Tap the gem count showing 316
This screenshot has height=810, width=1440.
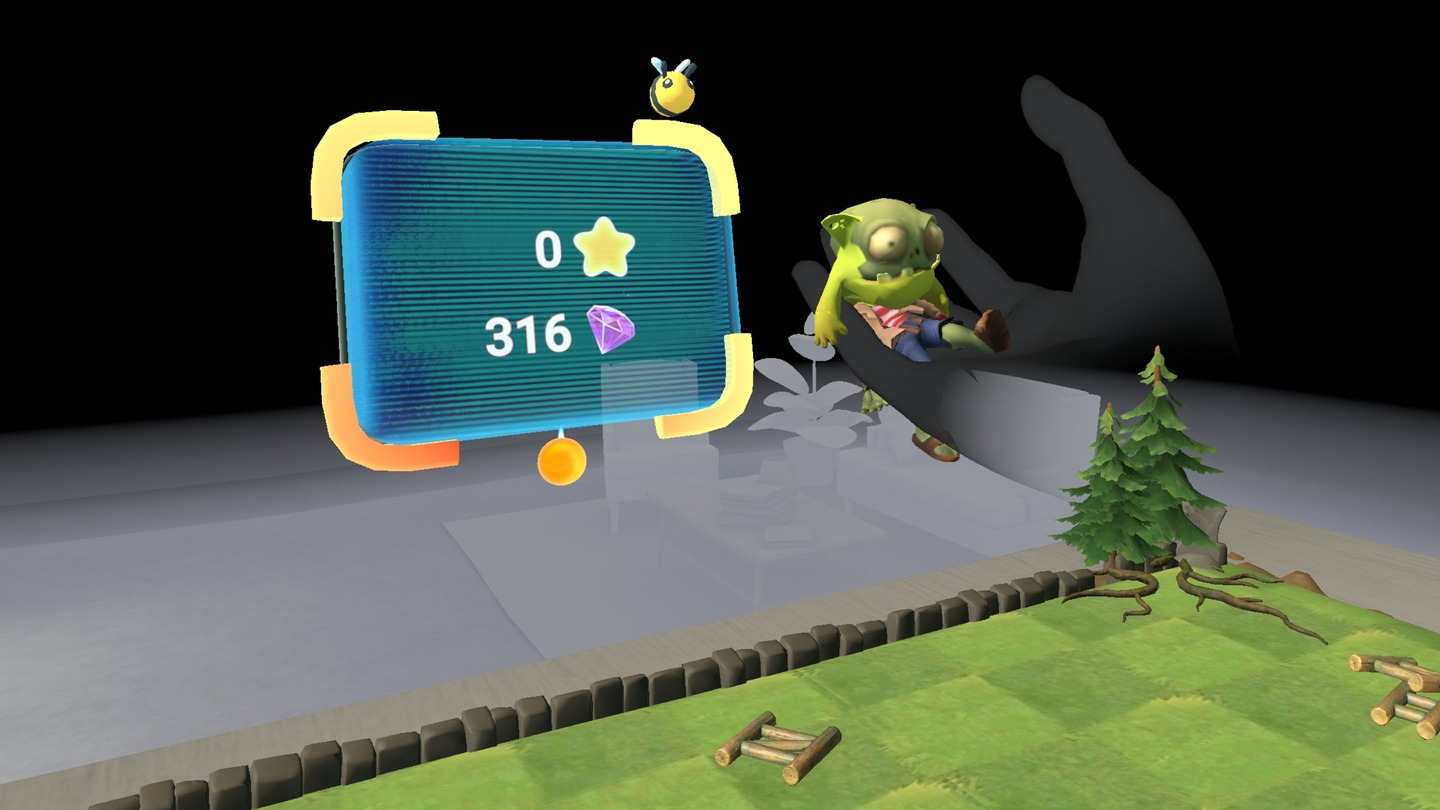click(528, 333)
